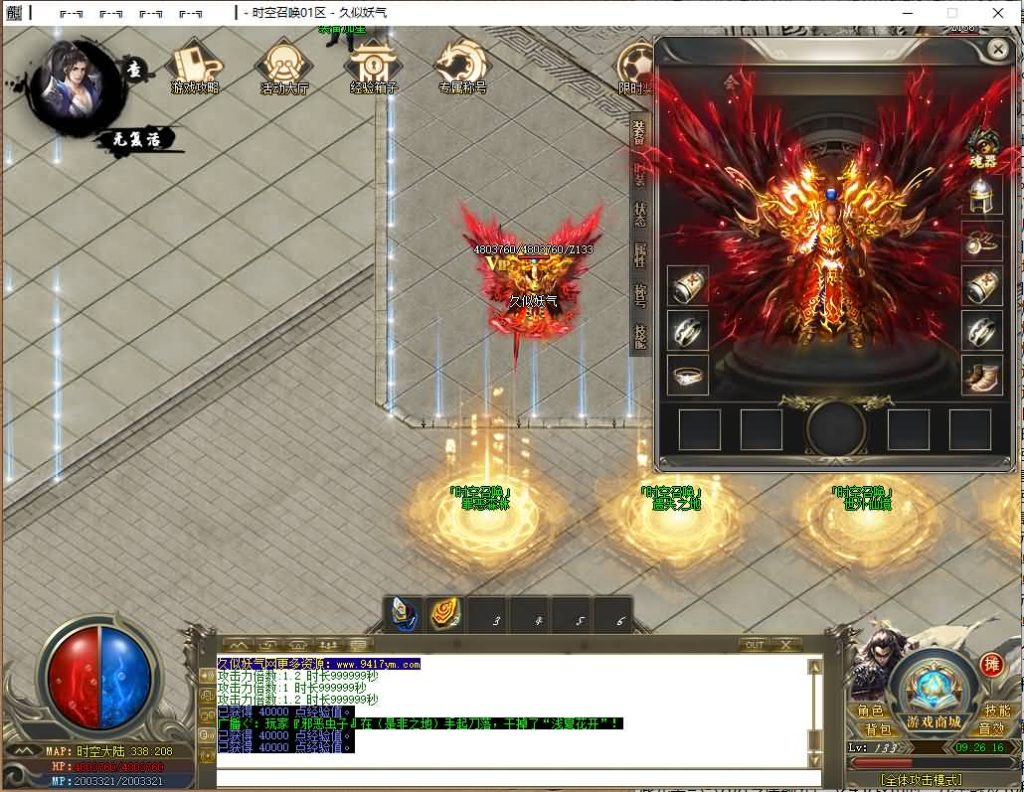Switch to the 属性 attributes tab

(640, 254)
